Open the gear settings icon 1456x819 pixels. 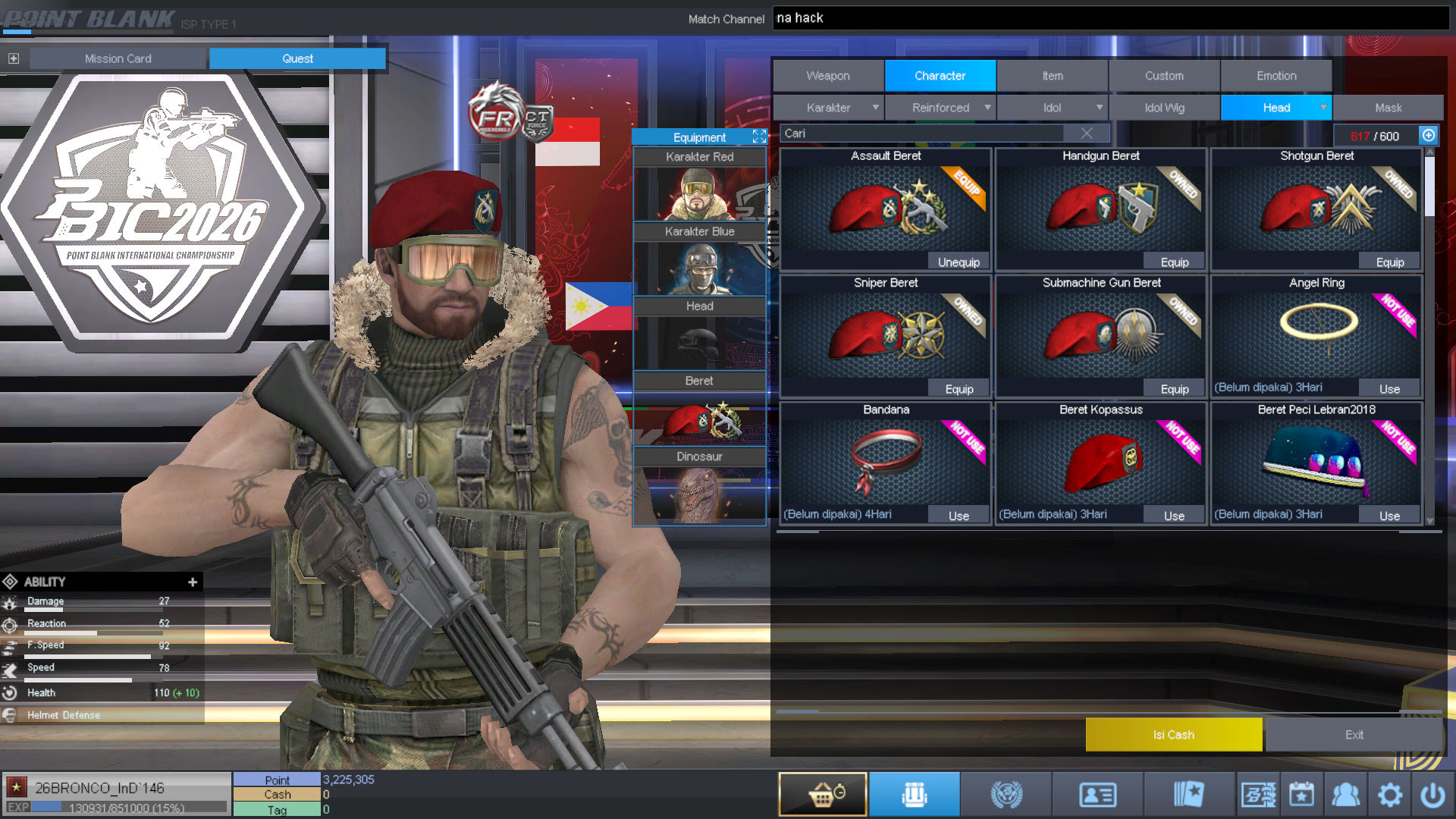(x=1389, y=795)
